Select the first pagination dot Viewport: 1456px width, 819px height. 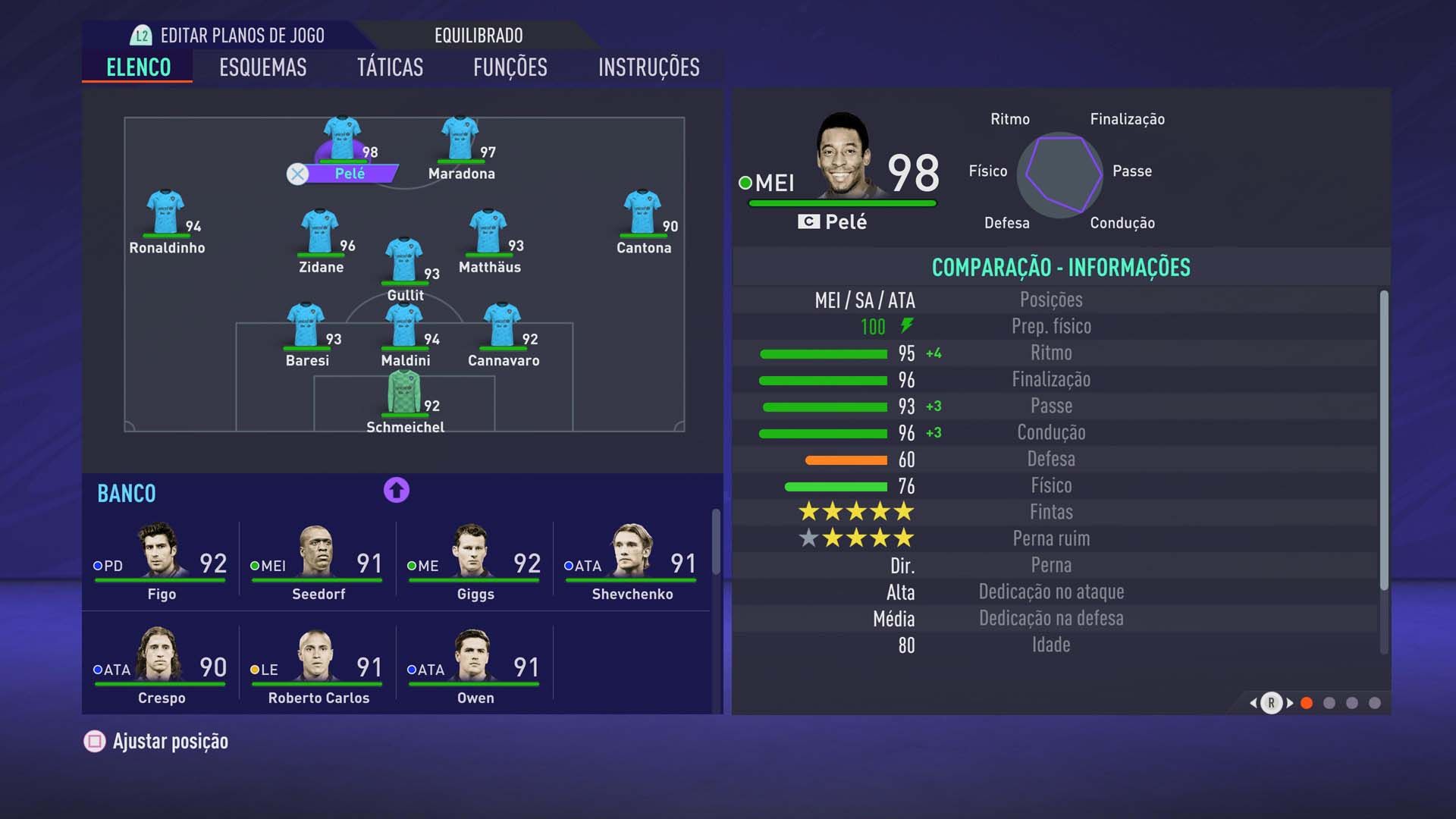tap(1307, 704)
